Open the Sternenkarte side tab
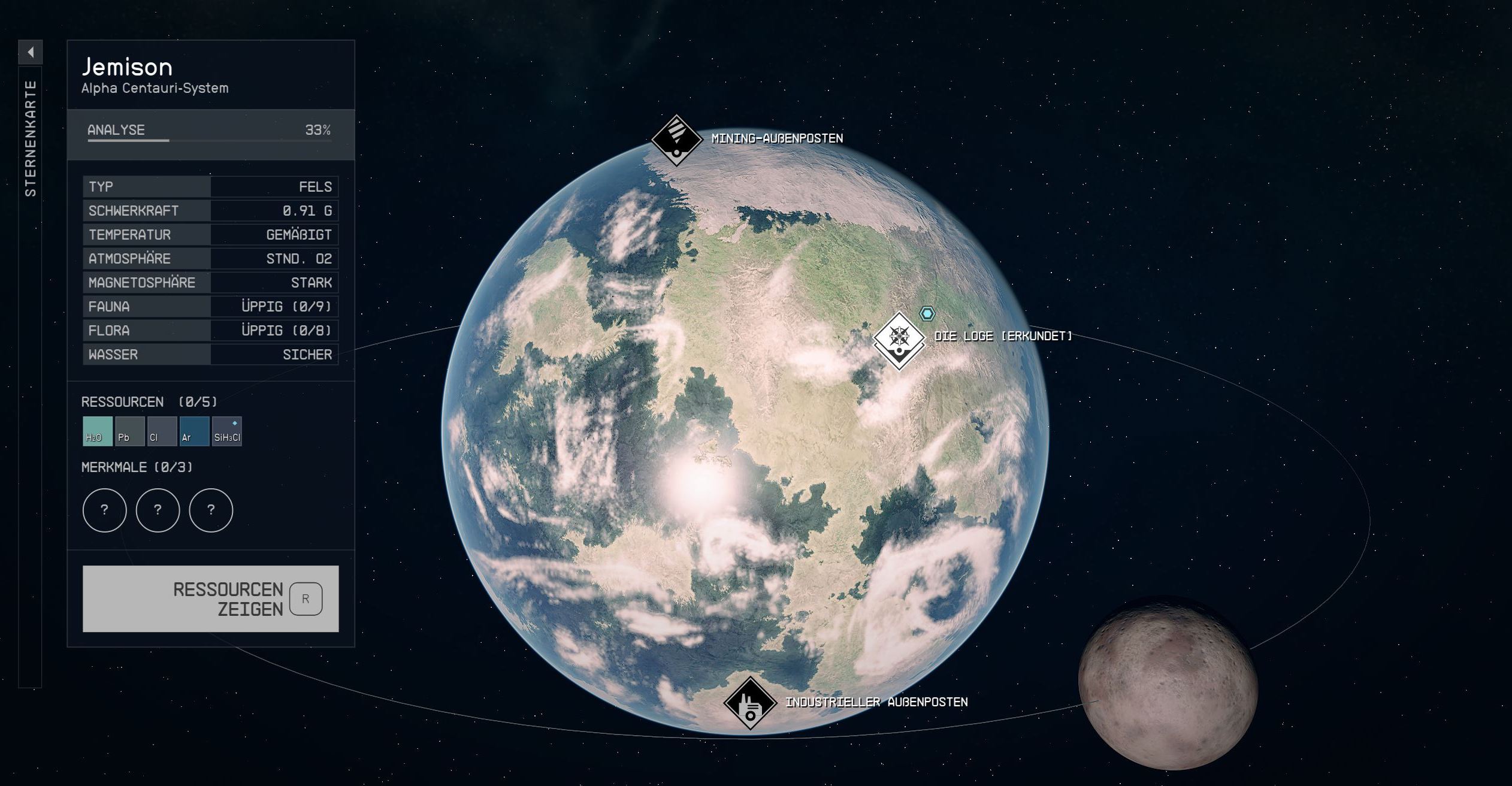Image resolution: width=1512 pixels, height=786 pixels. (31, 138)
